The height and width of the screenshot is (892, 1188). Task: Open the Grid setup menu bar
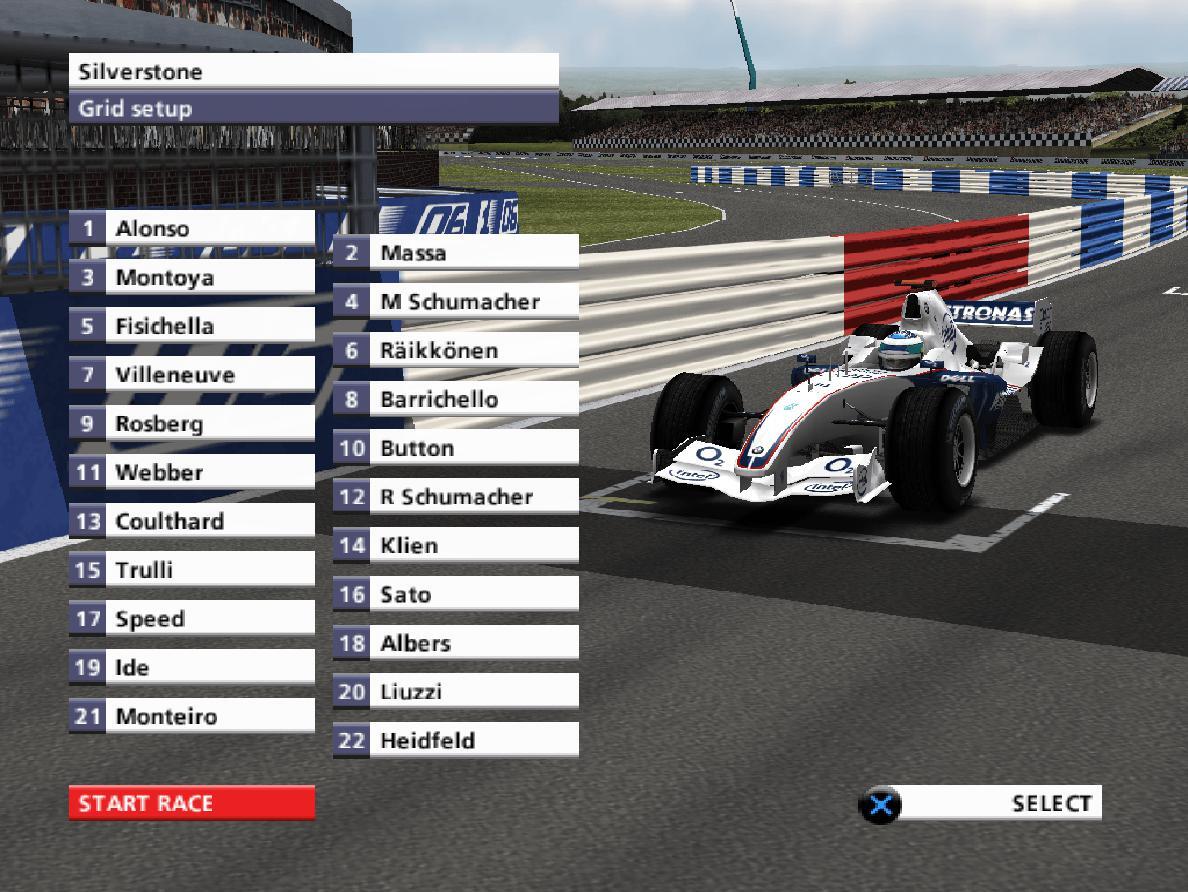click(x=313, y=108)
